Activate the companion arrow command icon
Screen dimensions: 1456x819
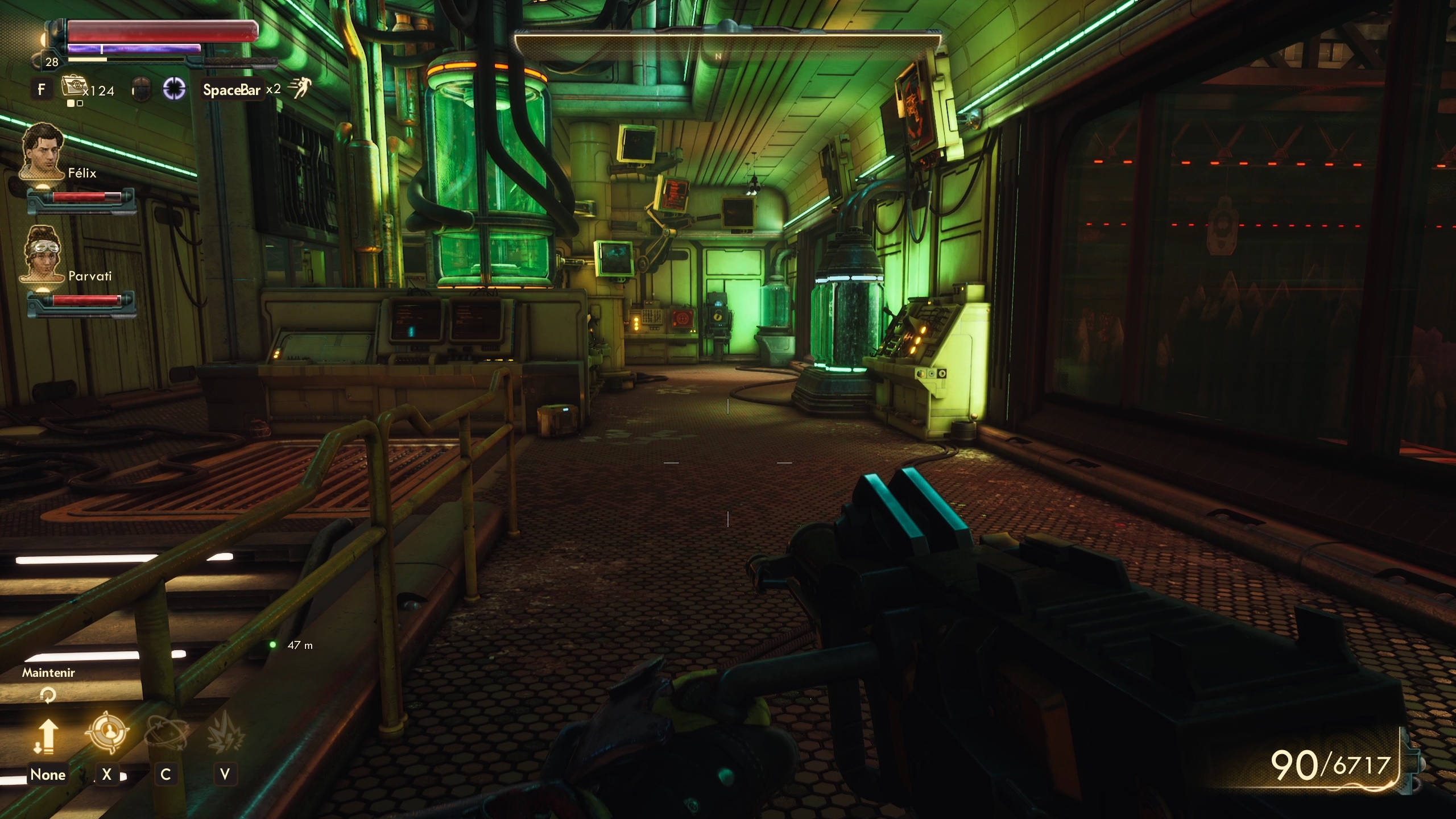(x=47, y=735)
